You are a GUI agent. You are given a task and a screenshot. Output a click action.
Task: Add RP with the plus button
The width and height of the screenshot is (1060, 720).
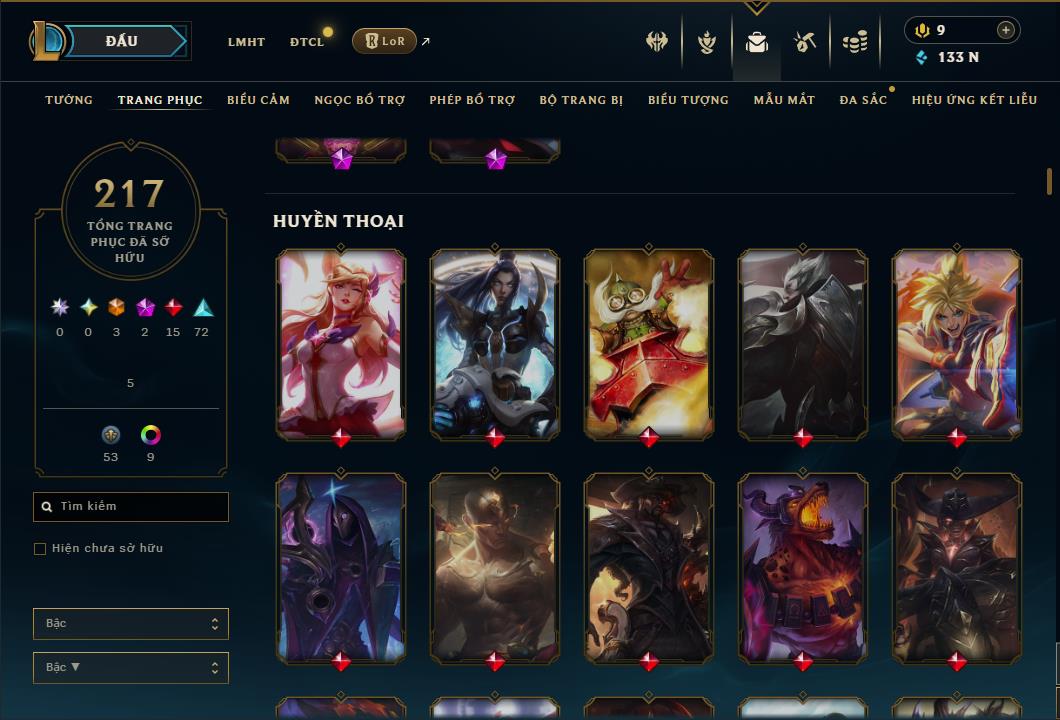click(x=1005, y=30)
